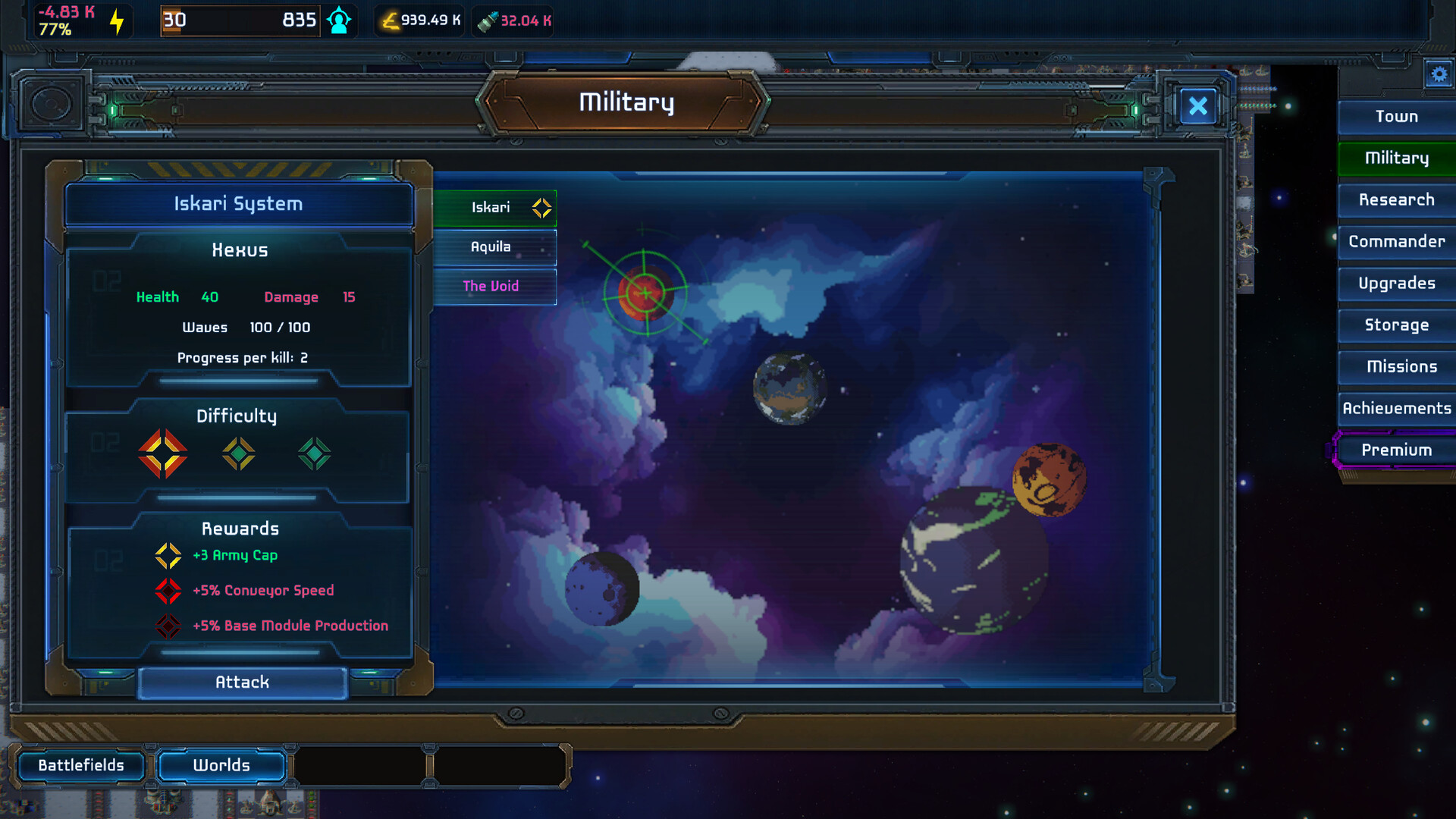
Task: Switch to the Worlds tab
Action: coord(221,765)
